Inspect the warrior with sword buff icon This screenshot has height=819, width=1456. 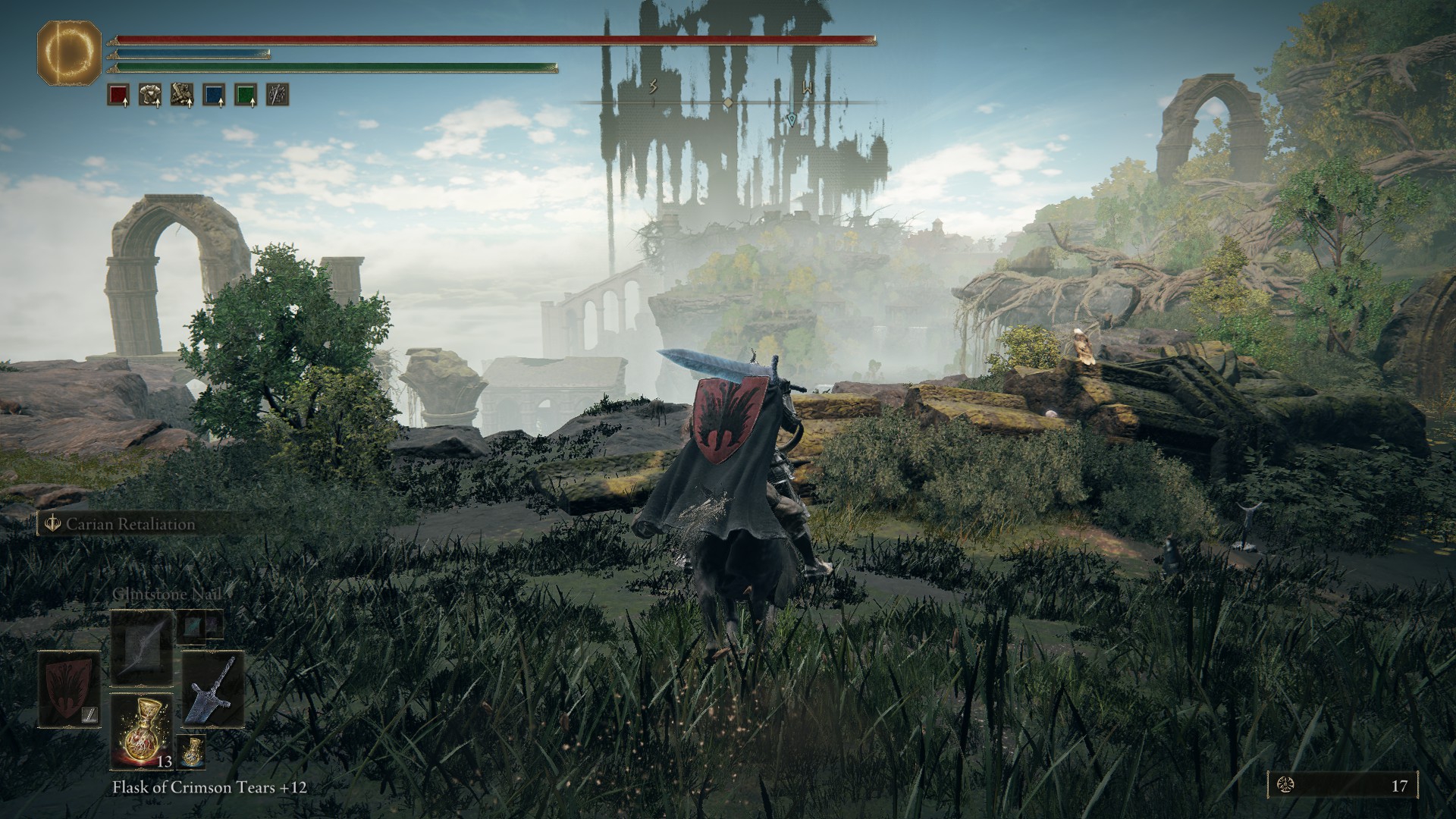[182, 95]
